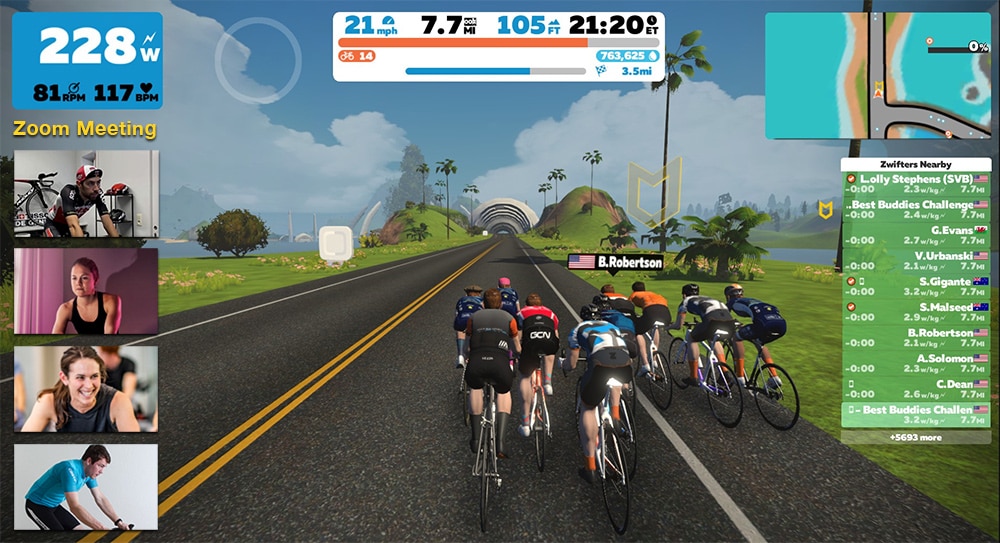Select the S.Malseed rider row

click(916, 312)
